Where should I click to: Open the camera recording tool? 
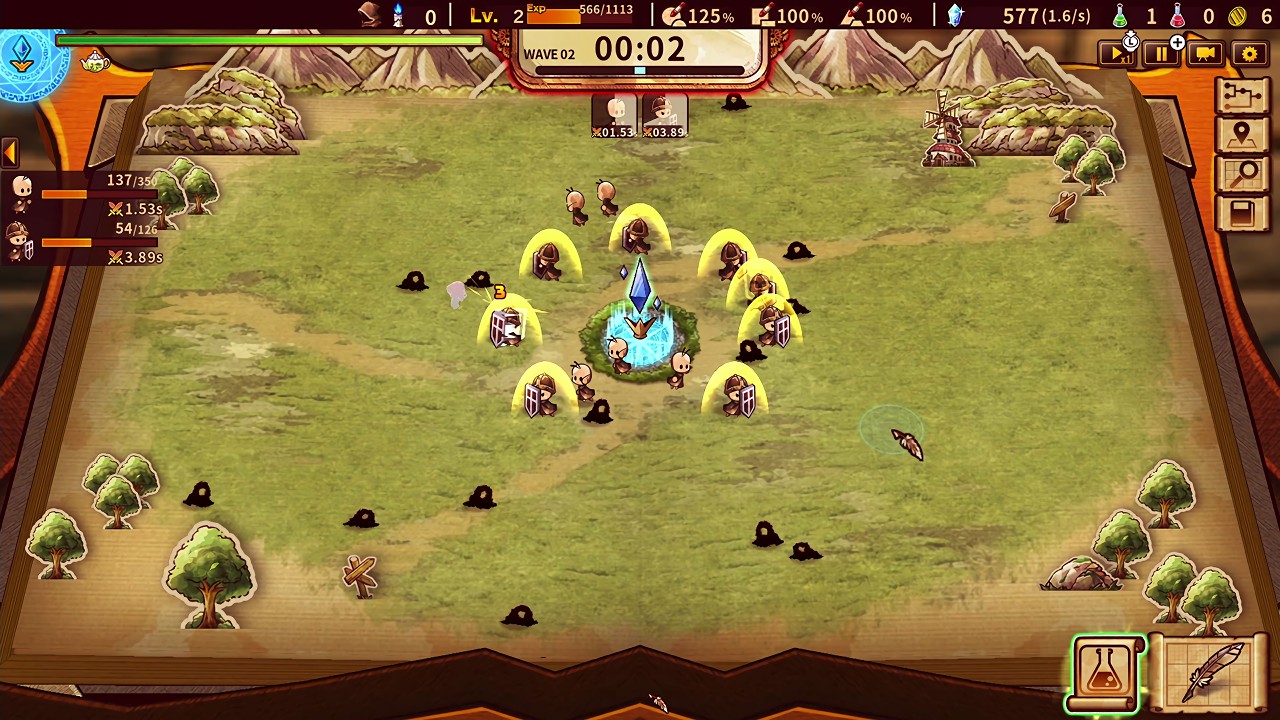[1205, 54]
